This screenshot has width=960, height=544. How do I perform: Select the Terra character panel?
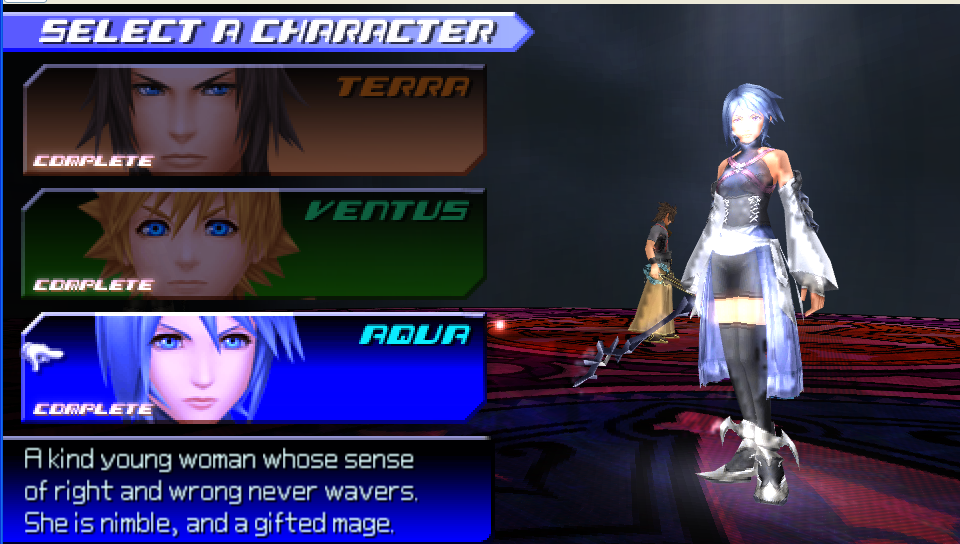coord(254,120)
